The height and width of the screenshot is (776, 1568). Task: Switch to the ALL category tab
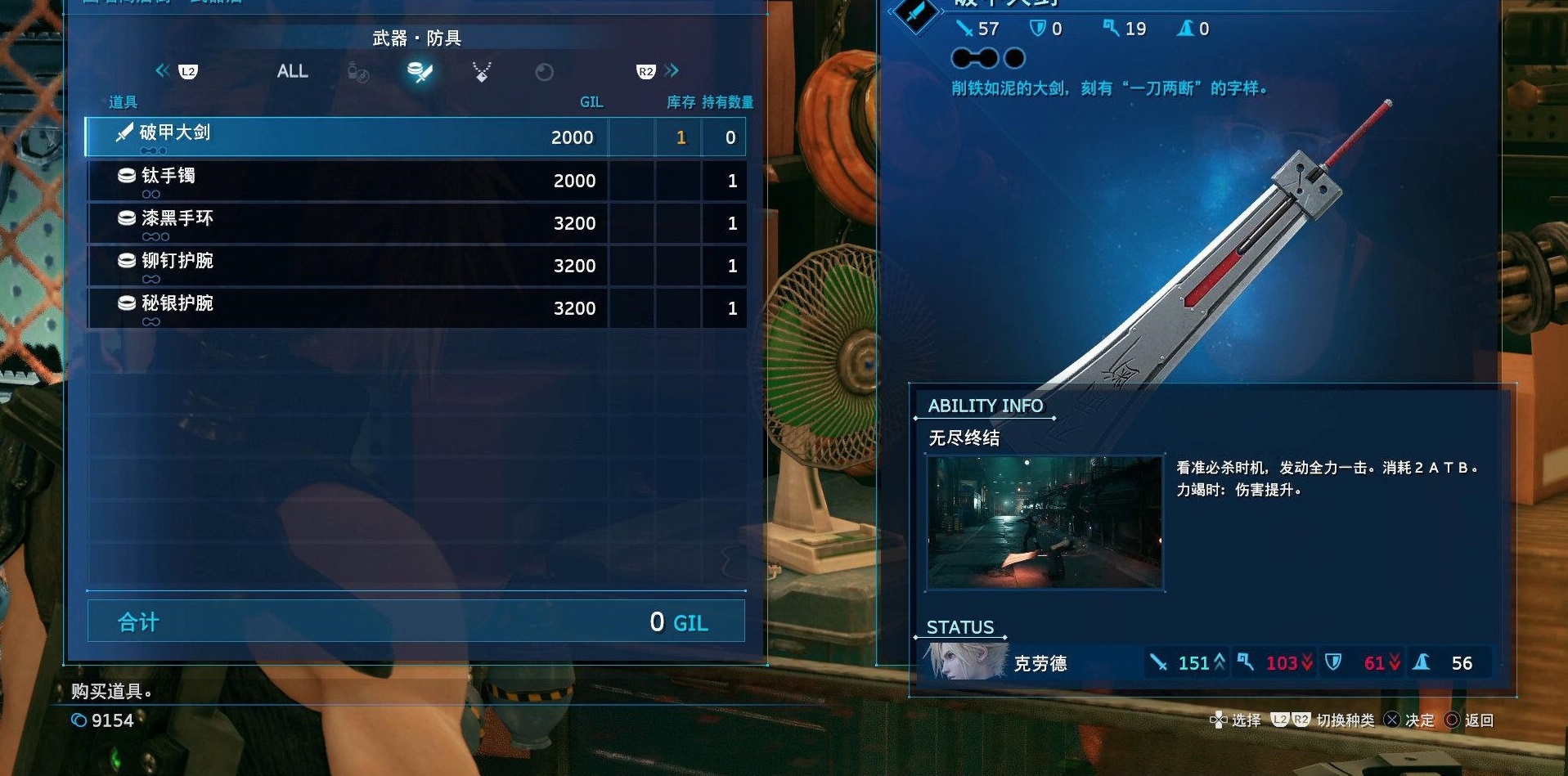point(292,71)
